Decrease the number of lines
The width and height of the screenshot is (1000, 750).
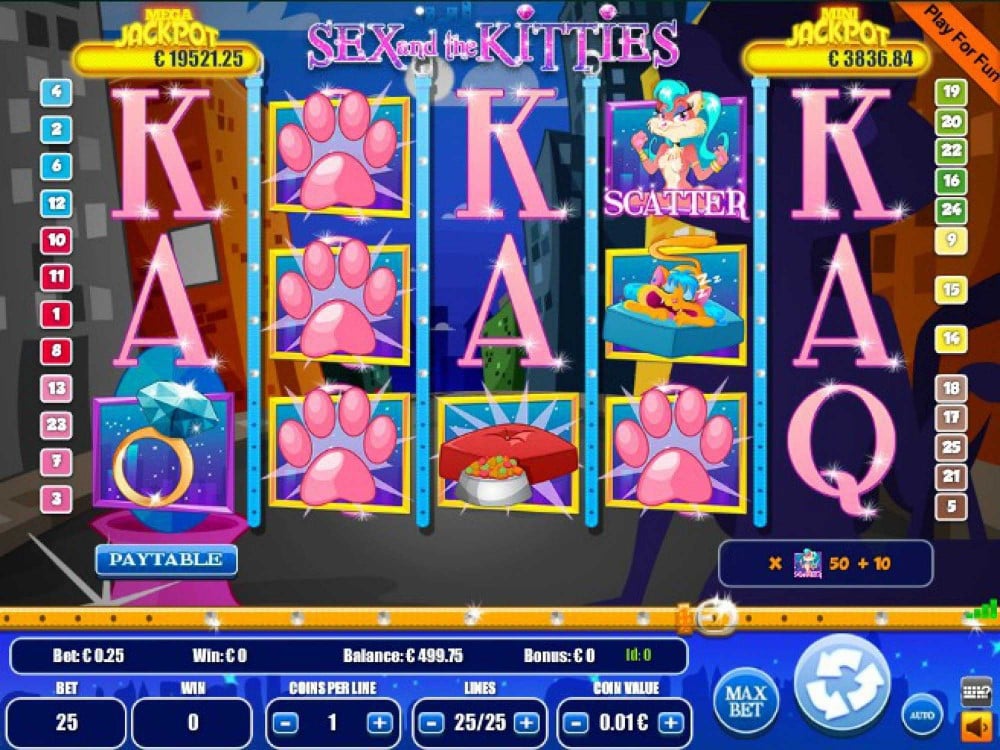[430, 723]
